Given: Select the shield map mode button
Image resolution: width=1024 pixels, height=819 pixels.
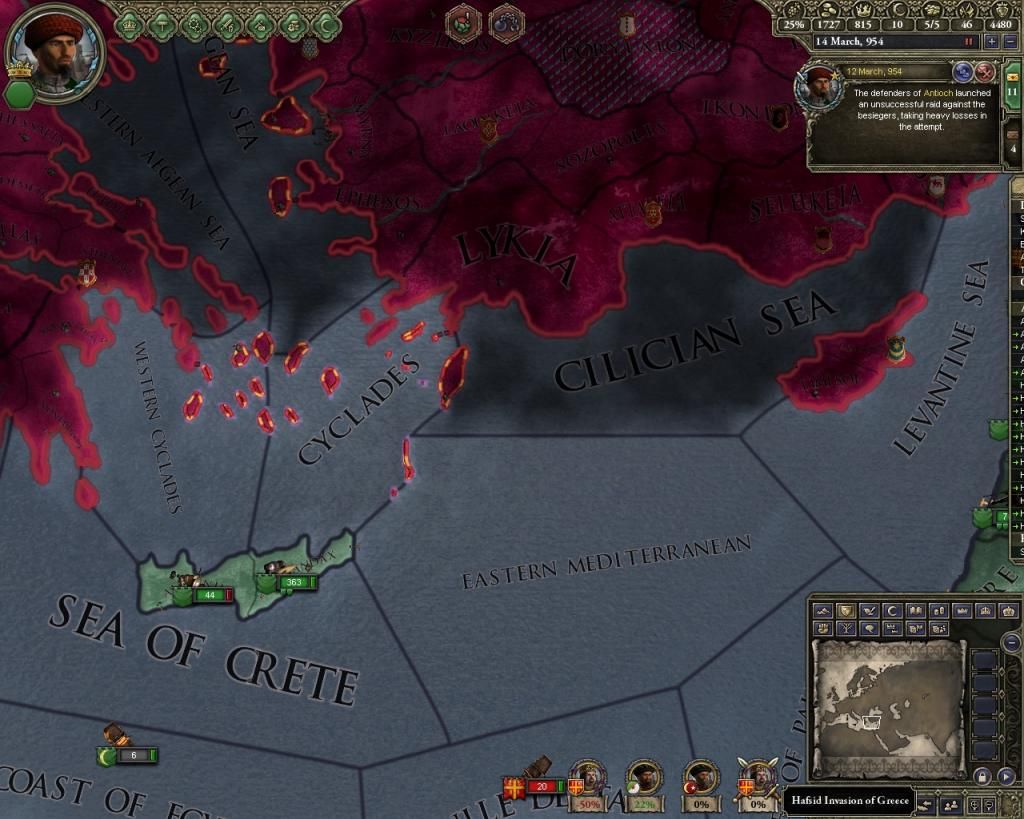Looking at the screenshot, I should pyautogui.click(x=846, y=611).
